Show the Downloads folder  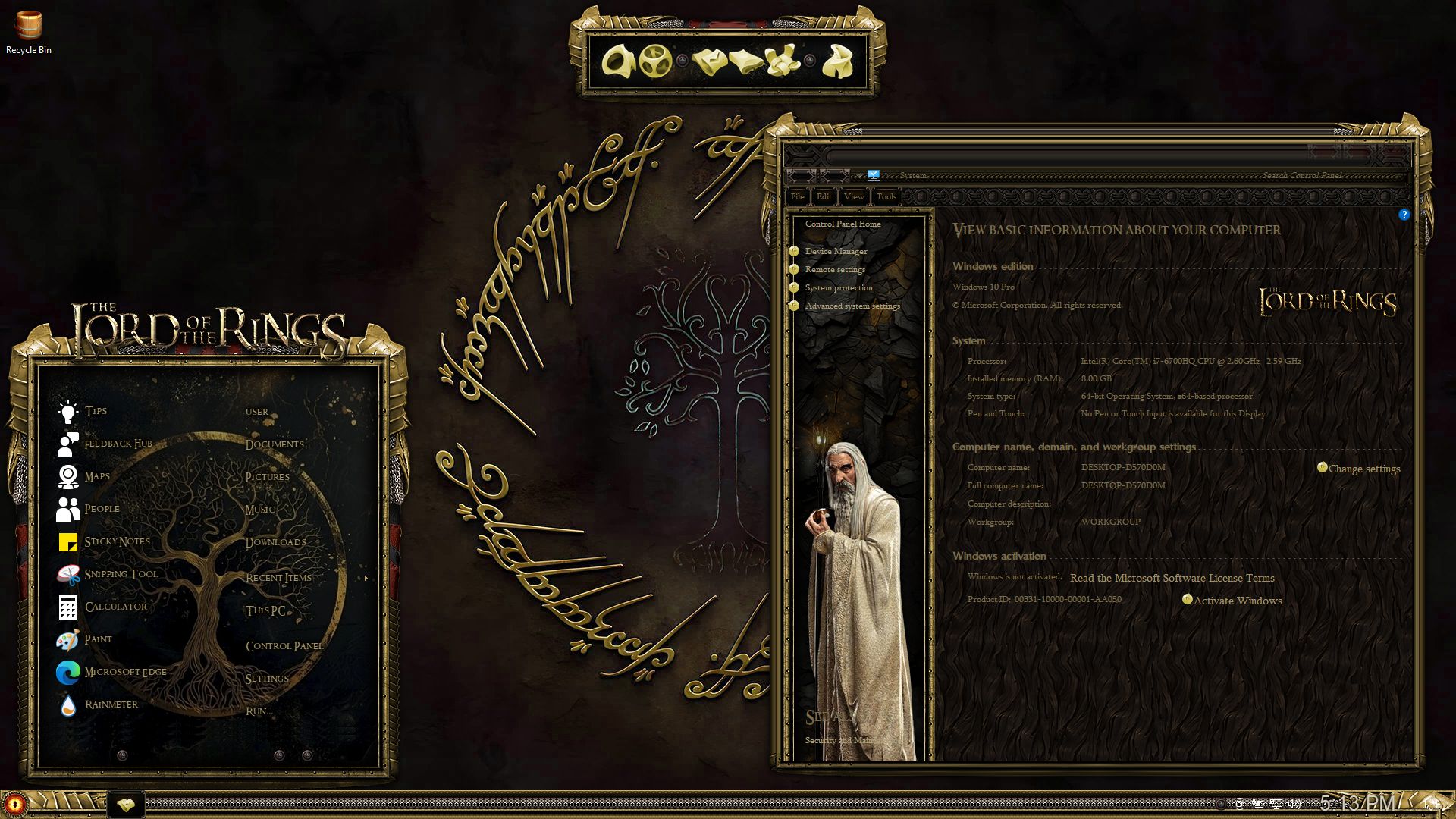click(275, 542)
